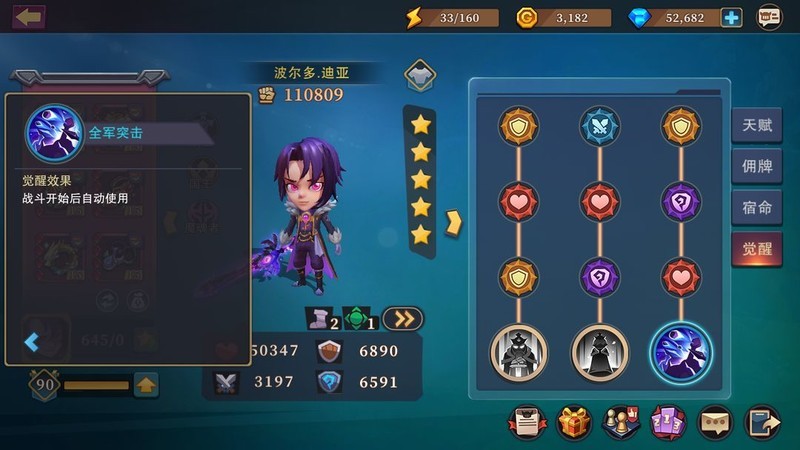Open the chat speech bubble icon

coord(714,422)
